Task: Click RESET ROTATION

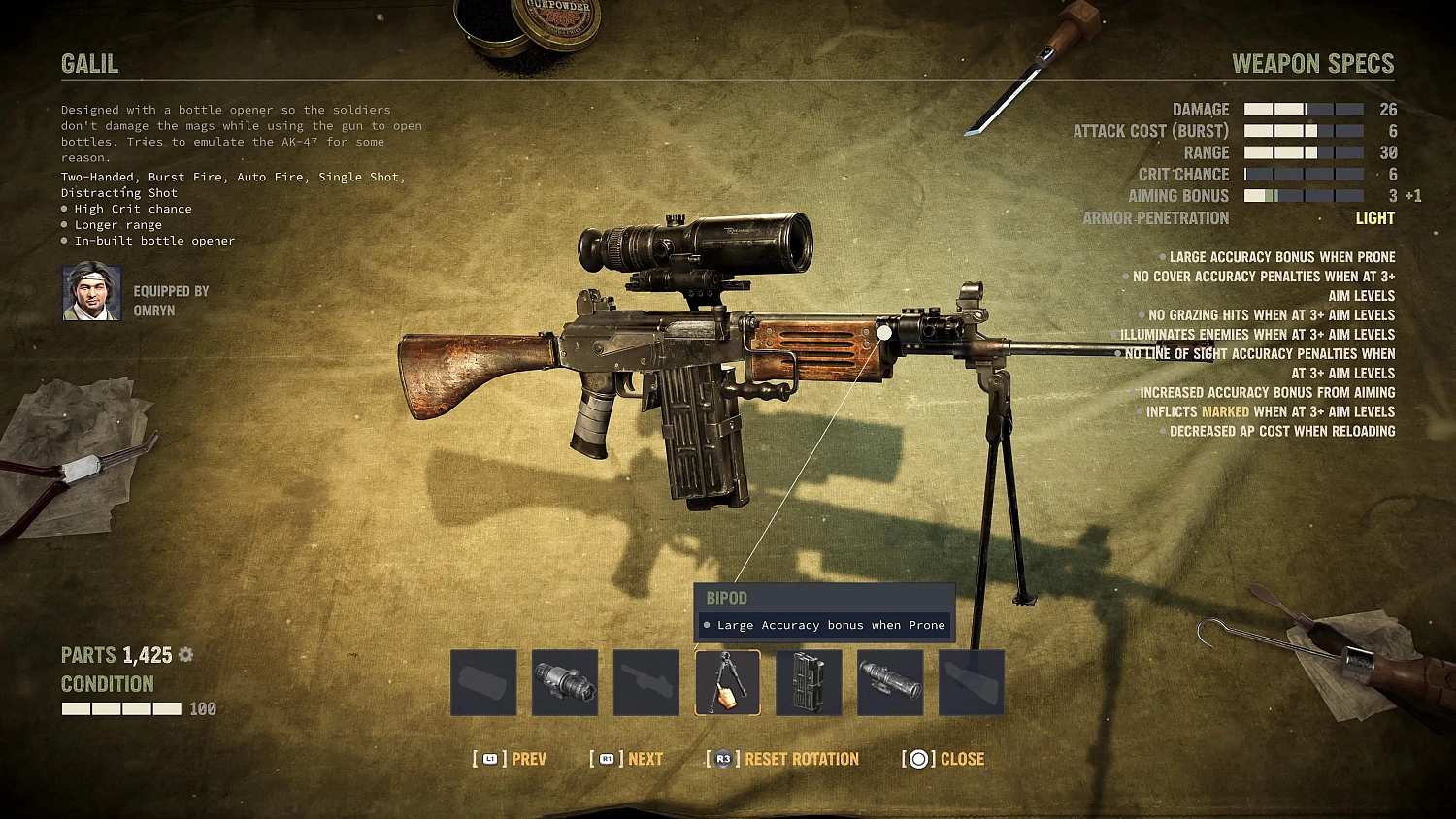Action: pos(804,759)
